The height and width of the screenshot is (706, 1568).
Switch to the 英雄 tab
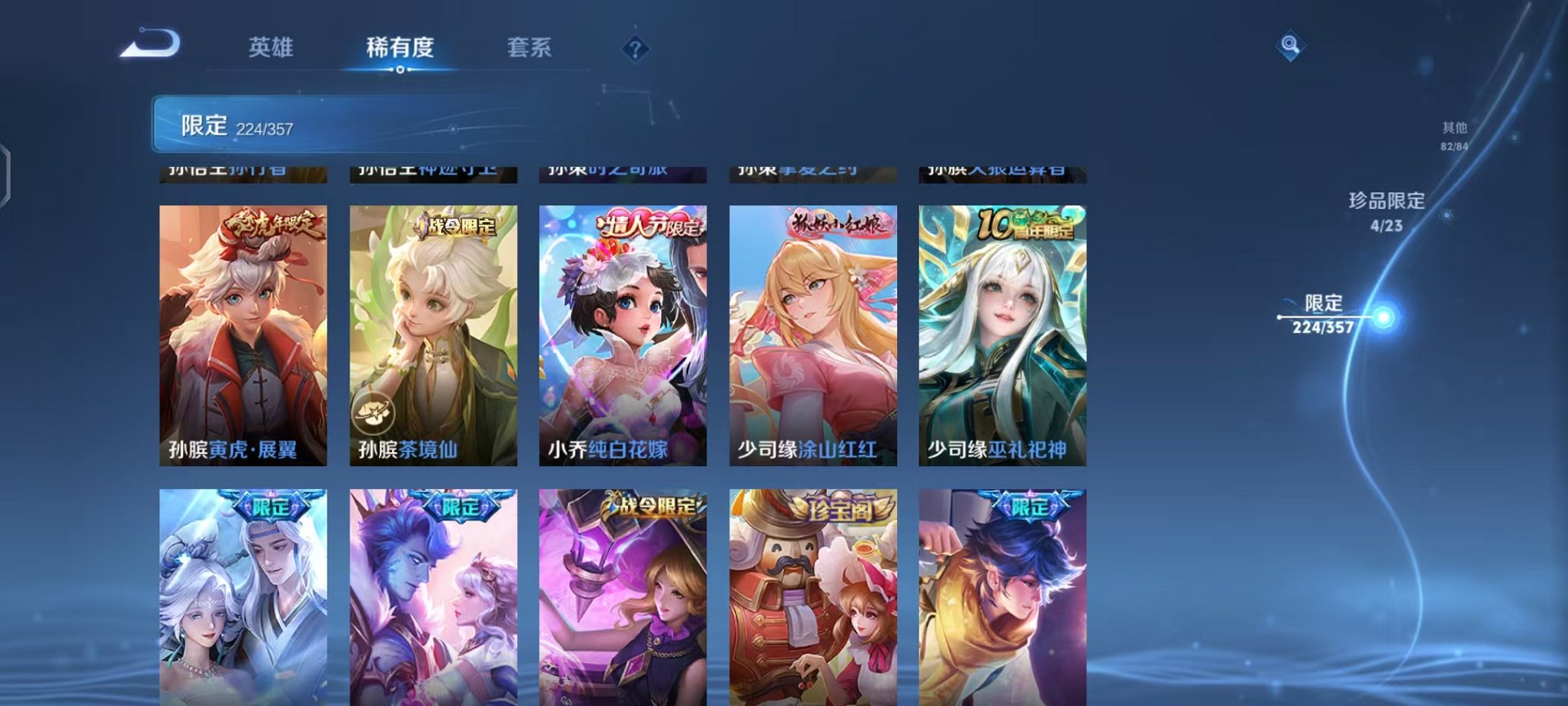tap(271, 48)
